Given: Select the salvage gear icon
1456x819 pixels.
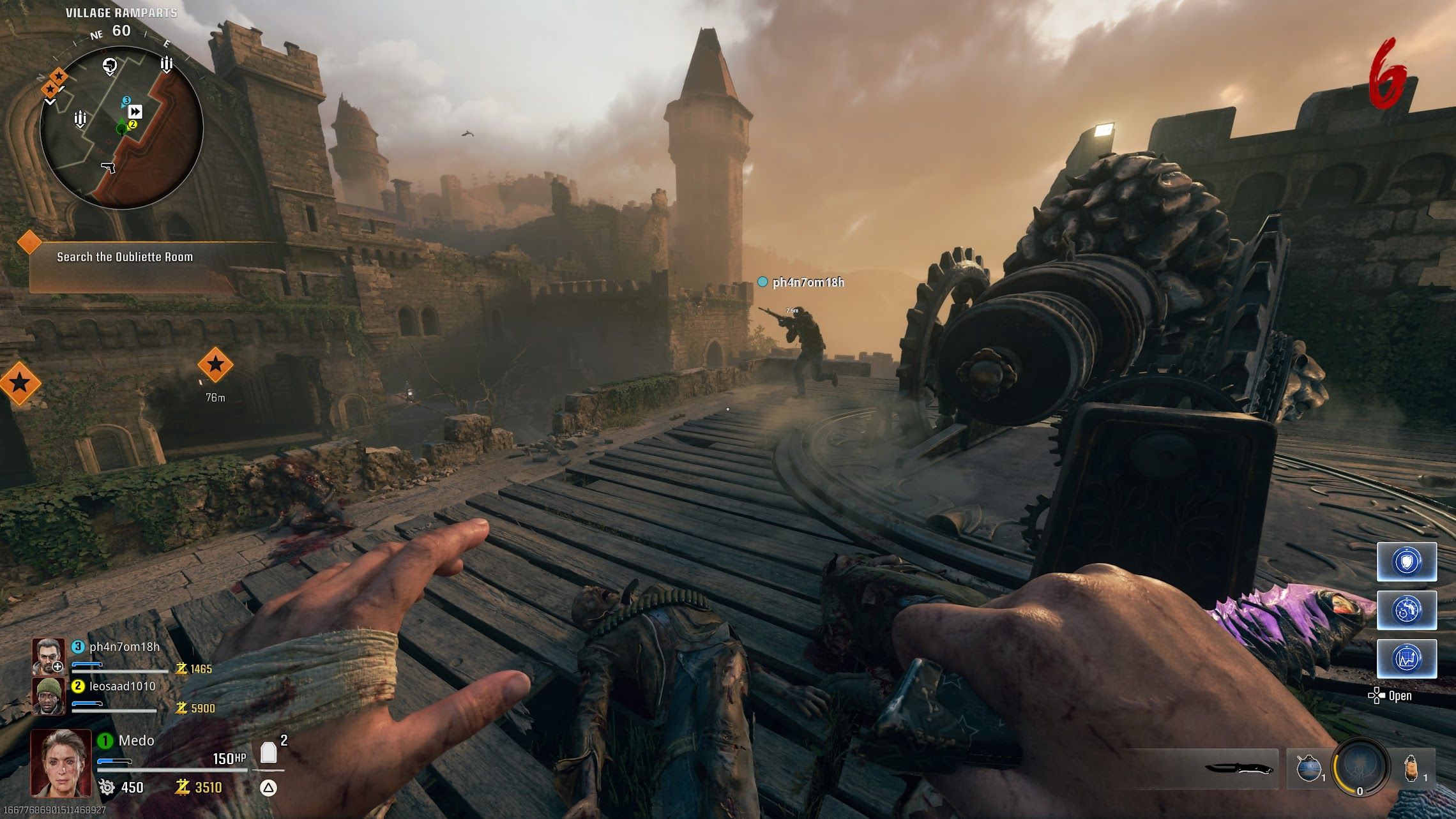Looking at the screenshot, I should pyautogui.click(x=107, y=788).
